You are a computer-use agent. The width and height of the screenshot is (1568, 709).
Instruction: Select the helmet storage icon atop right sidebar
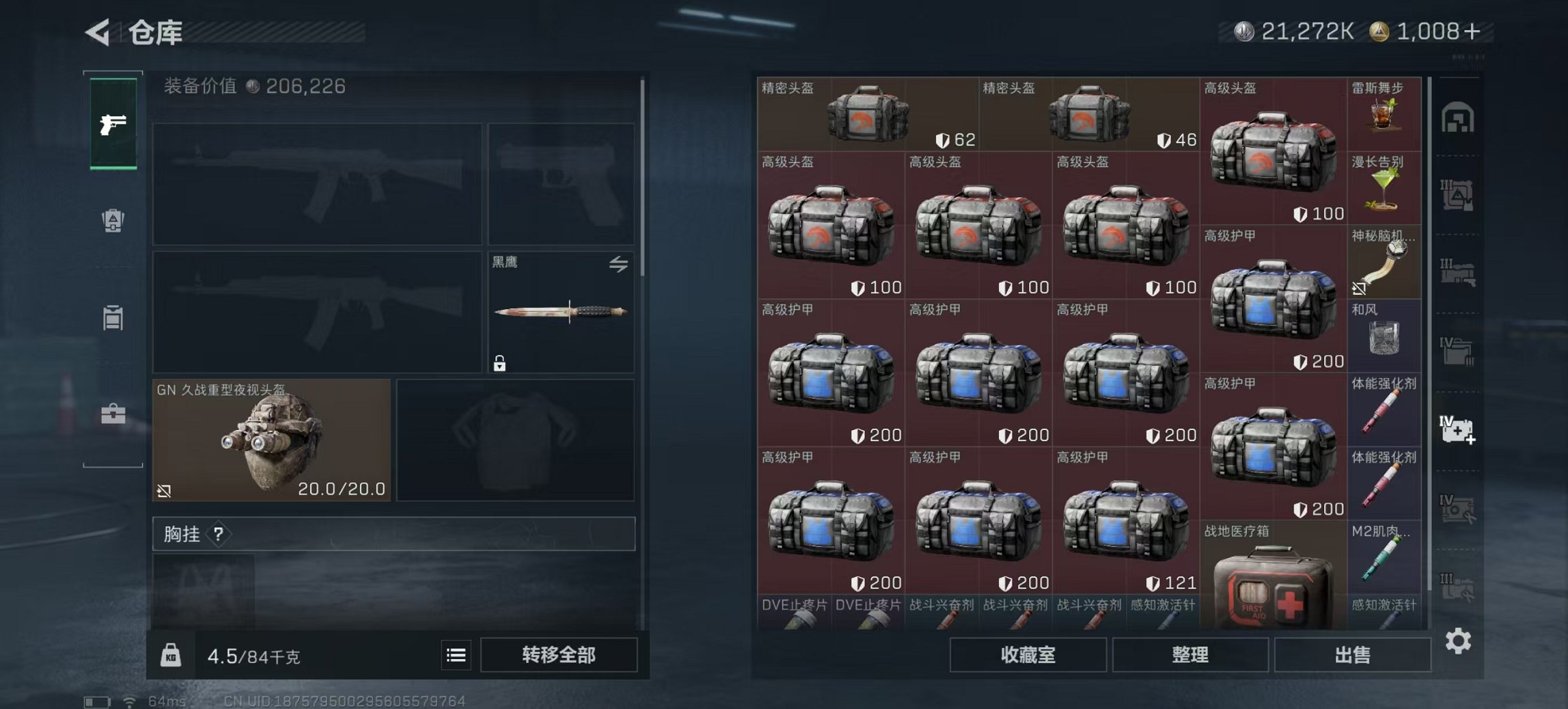1457,118
